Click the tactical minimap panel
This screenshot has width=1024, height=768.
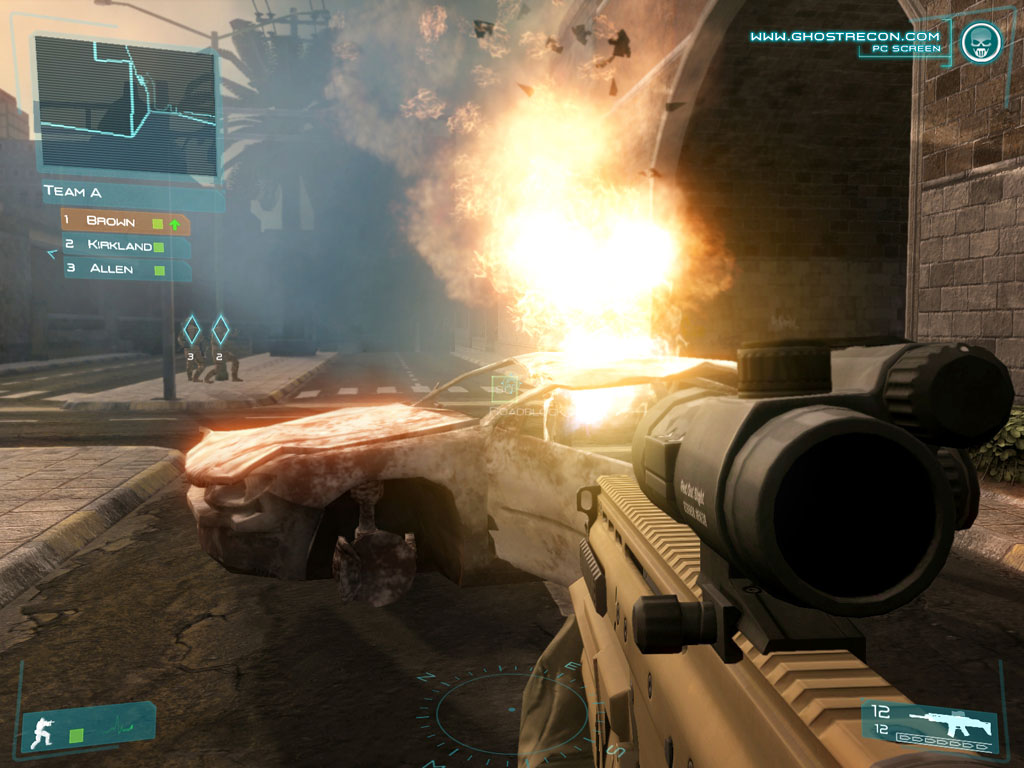coord(126,104)
